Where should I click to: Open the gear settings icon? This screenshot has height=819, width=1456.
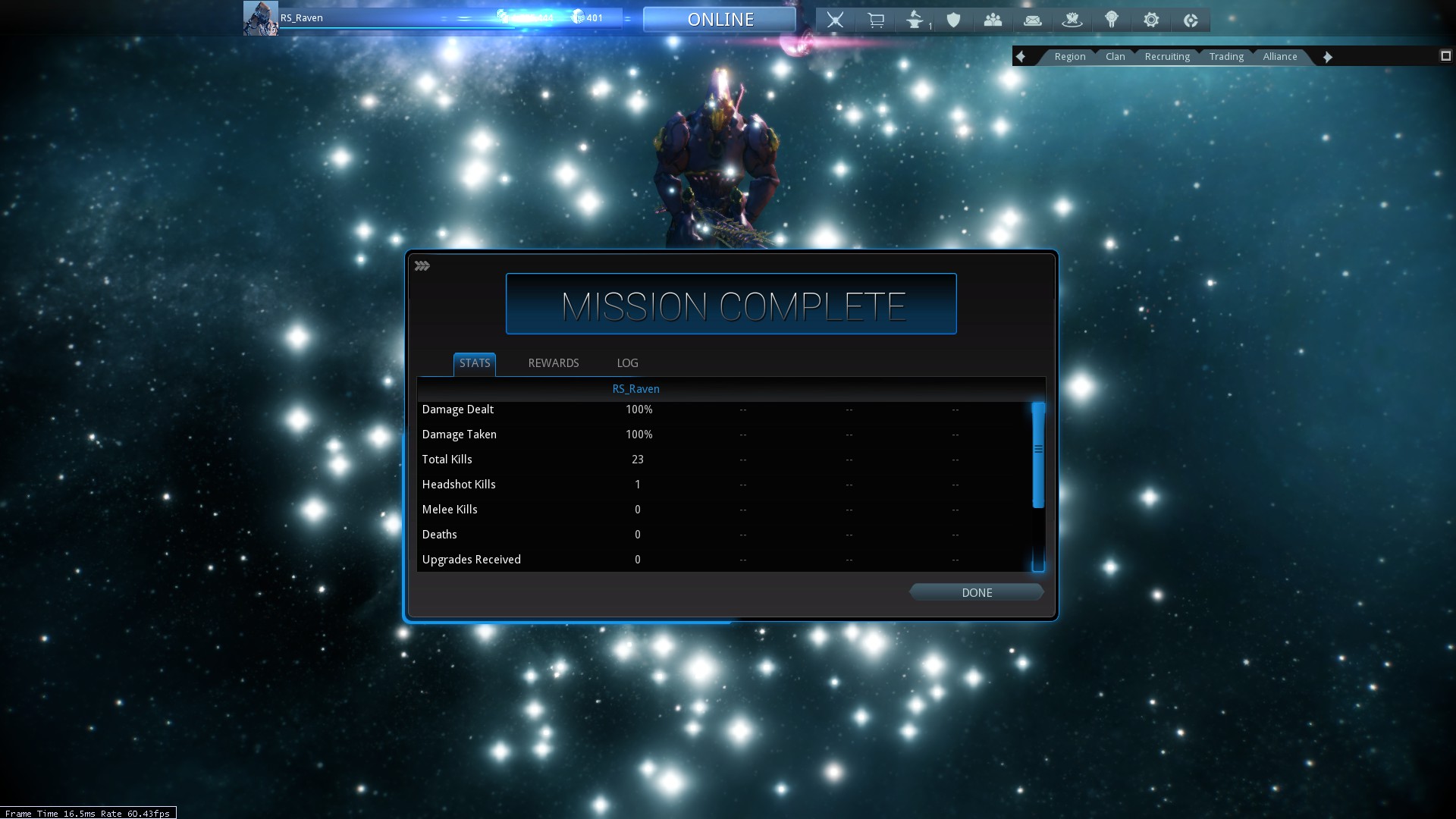click(x=1150, y=20)
